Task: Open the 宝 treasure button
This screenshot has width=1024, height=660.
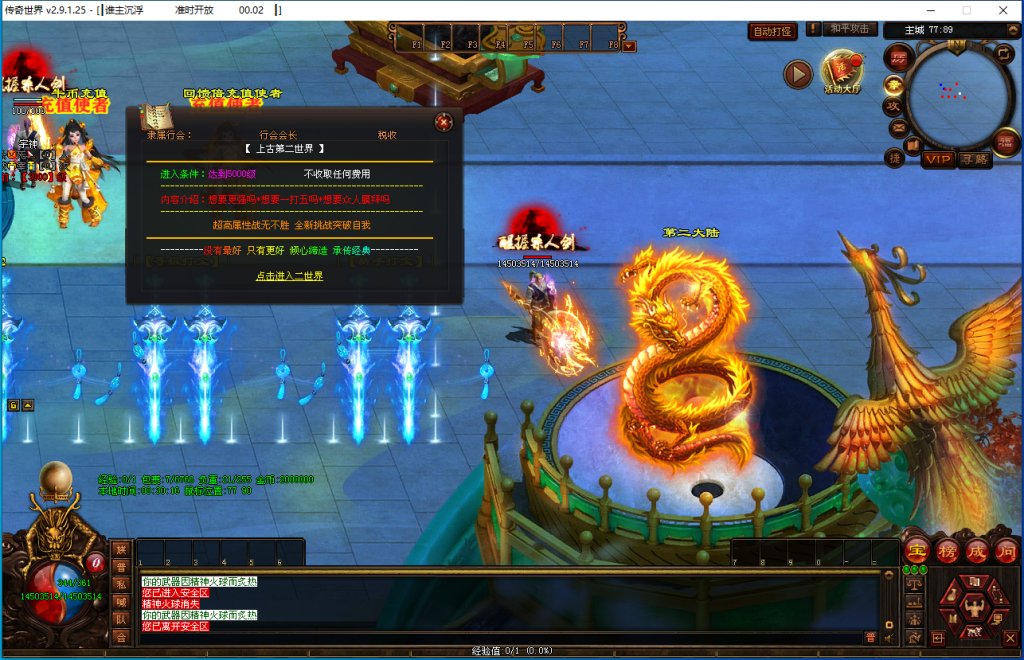Action: [x=917, y=551]
